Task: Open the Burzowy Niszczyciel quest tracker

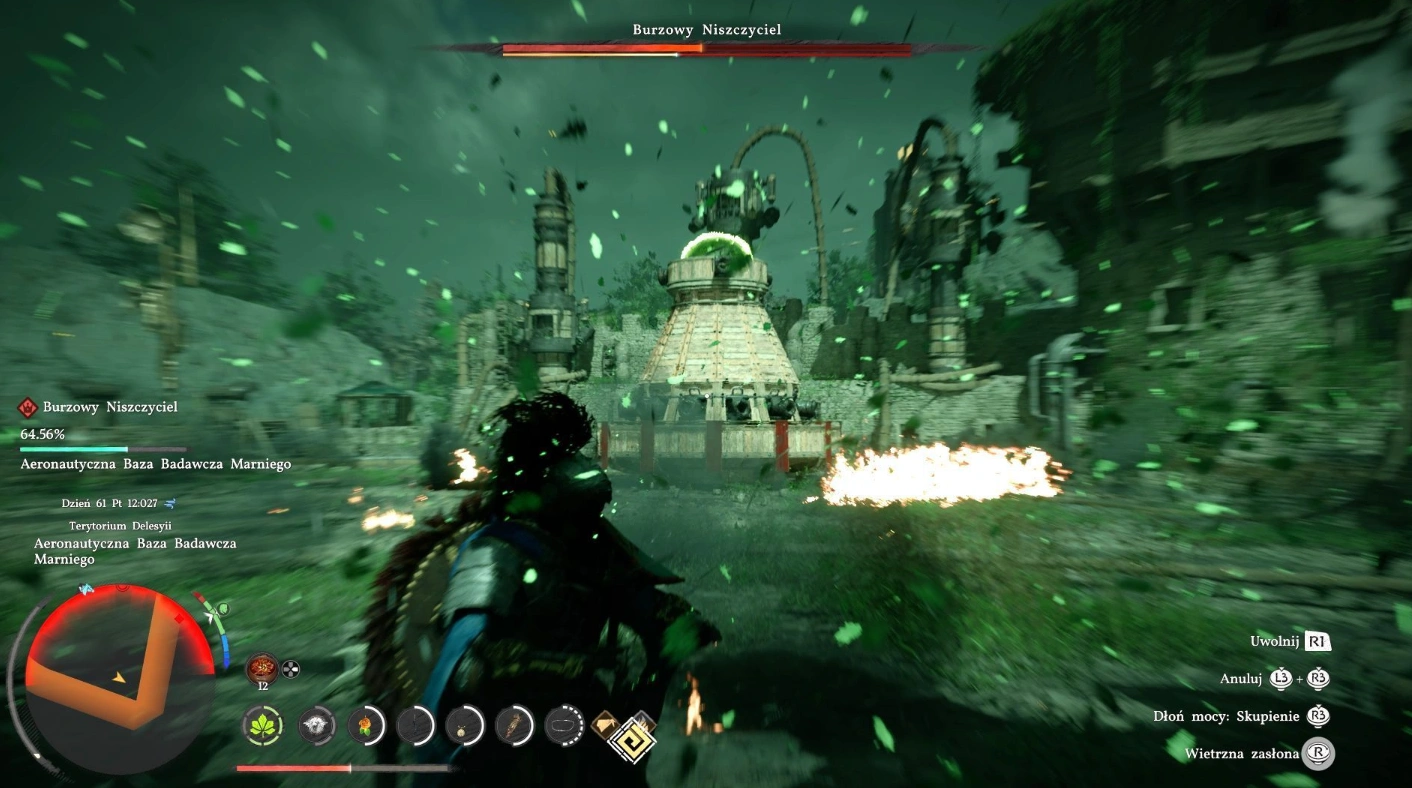Action: coord(110,408)
